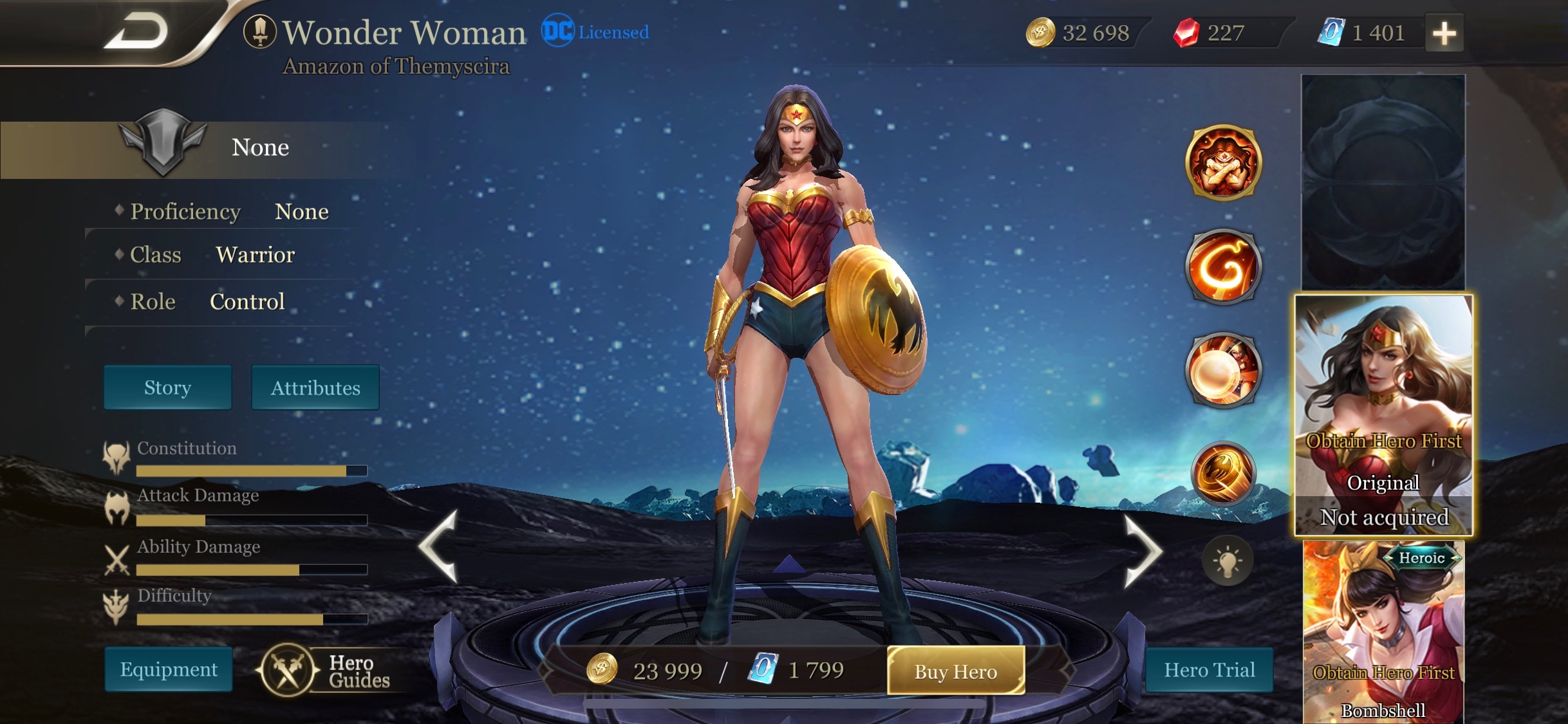The height and width of the screenshot is (724, 1568).
Task: Start Hero Trial
Action: pyautogui.click(x=1209, y=670)
